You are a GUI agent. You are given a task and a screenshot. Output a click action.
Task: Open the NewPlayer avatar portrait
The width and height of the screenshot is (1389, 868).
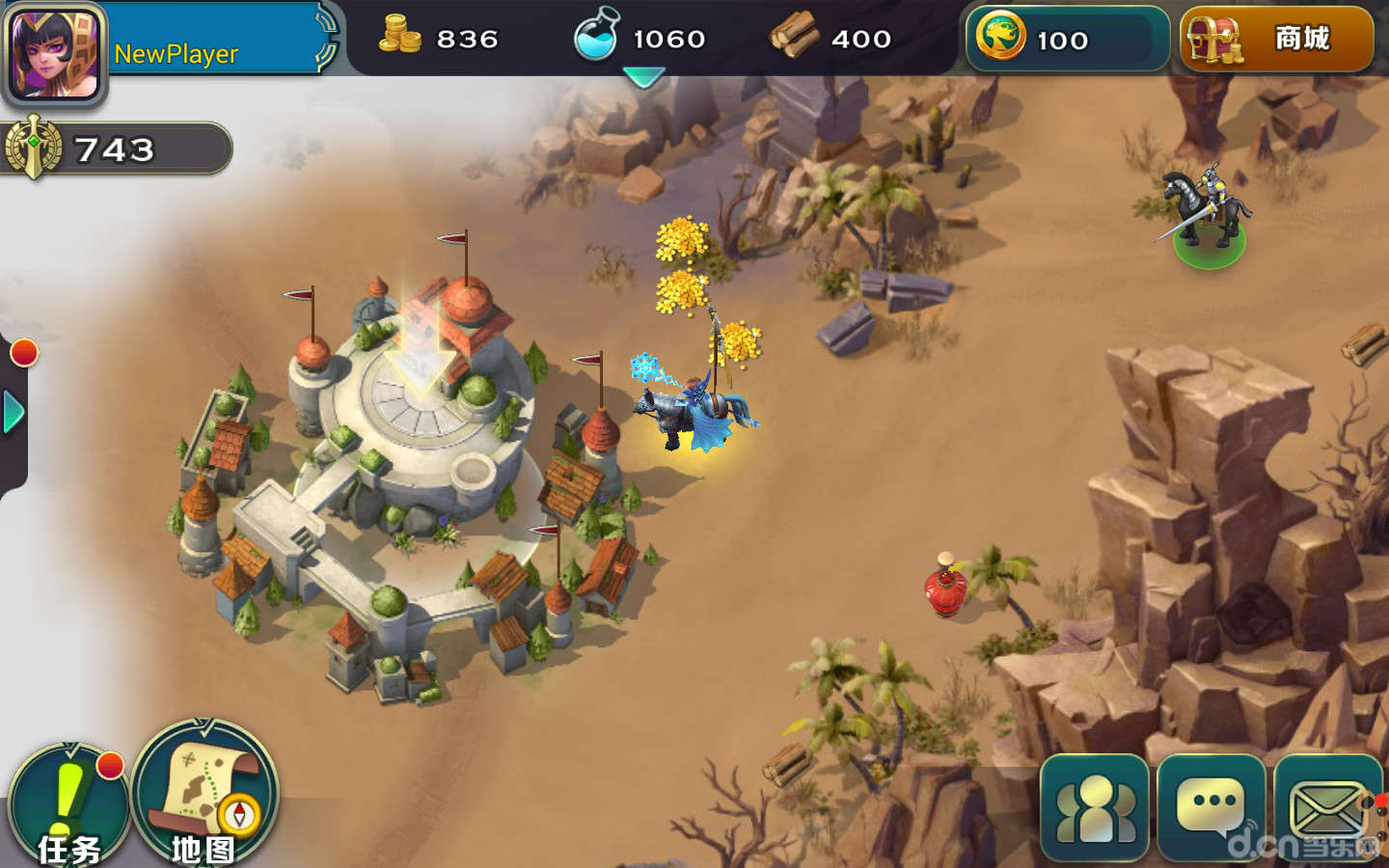pyautogui.click(x=54, y=52)
